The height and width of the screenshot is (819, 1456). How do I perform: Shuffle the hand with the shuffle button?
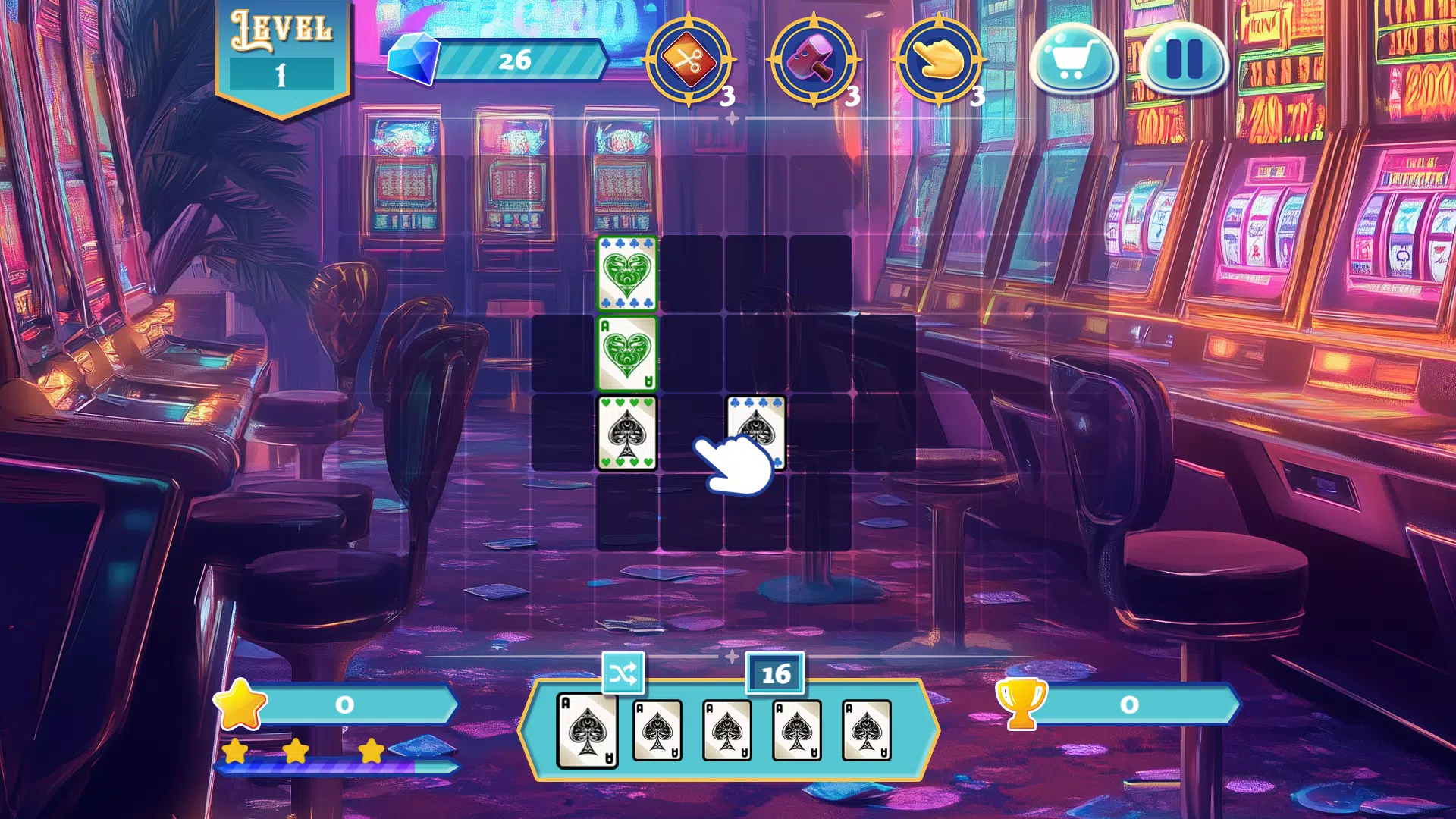click(x=623, y=673)
